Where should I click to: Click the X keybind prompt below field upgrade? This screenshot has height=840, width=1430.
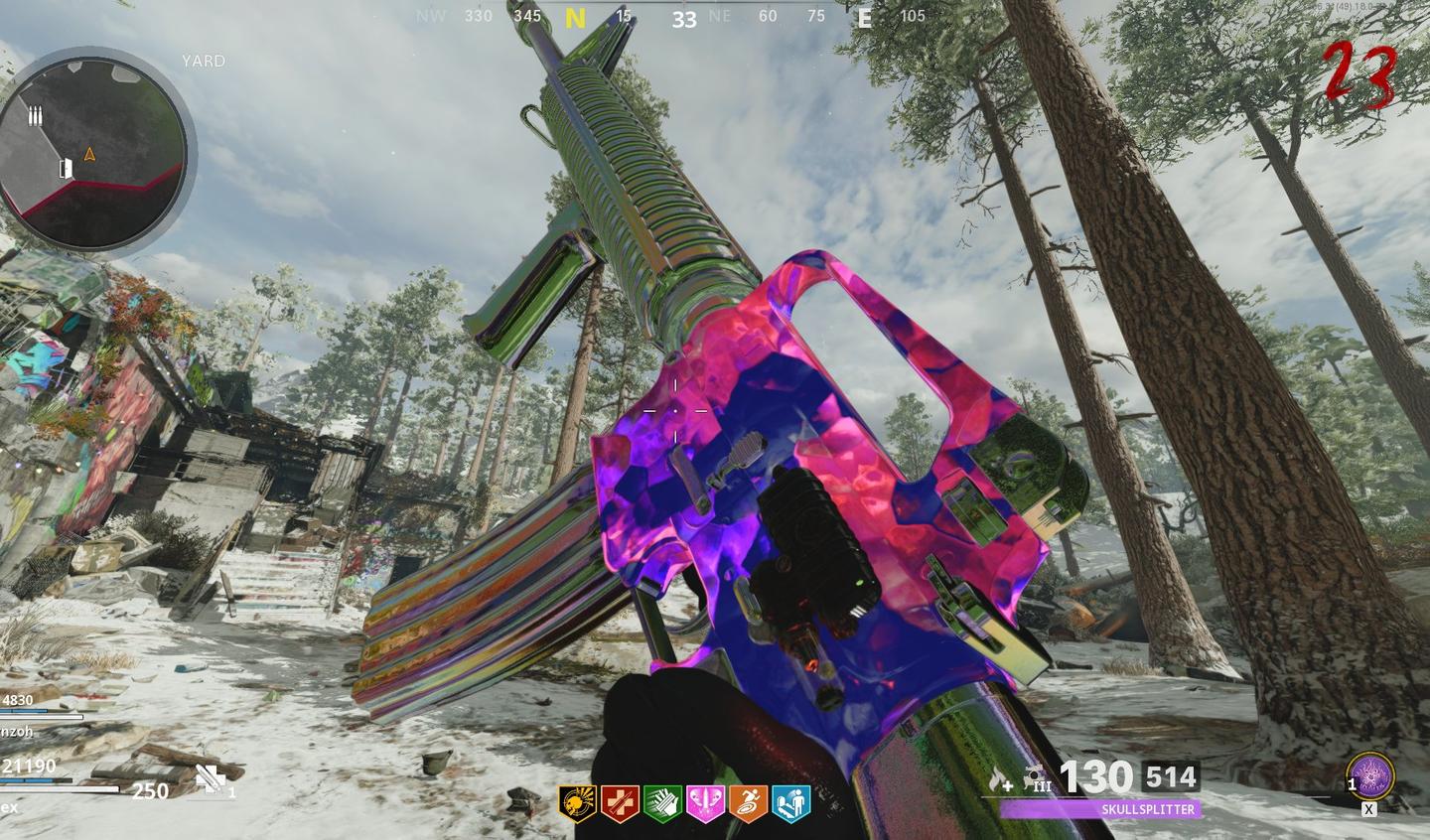(x=1368, y=810)
